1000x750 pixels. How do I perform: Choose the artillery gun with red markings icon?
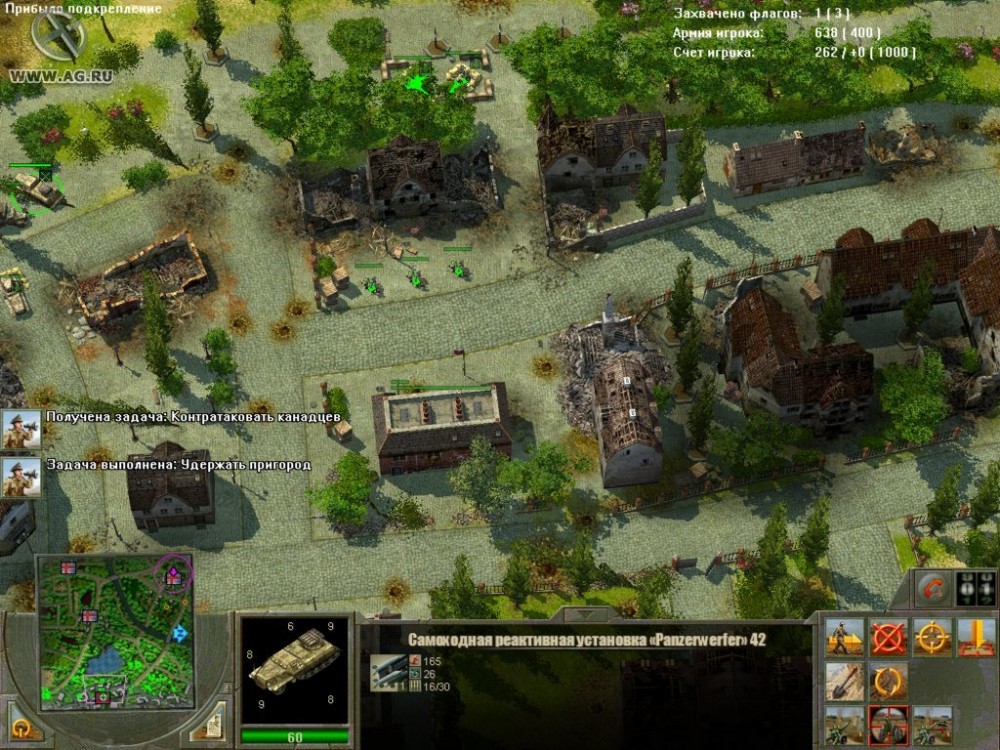[931, 725]
